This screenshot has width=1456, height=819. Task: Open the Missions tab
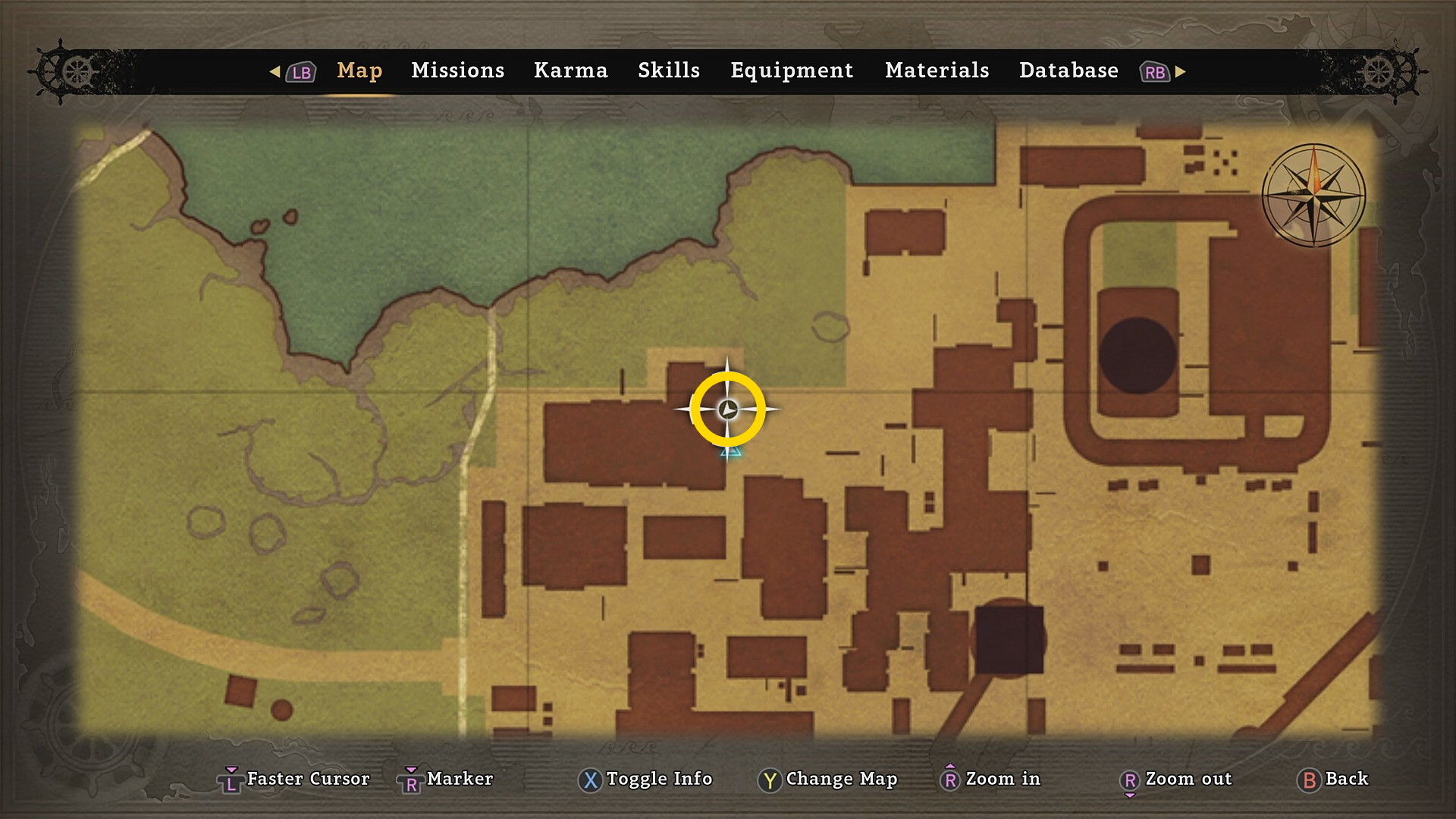pyautogui.click(x=457, y=71)
